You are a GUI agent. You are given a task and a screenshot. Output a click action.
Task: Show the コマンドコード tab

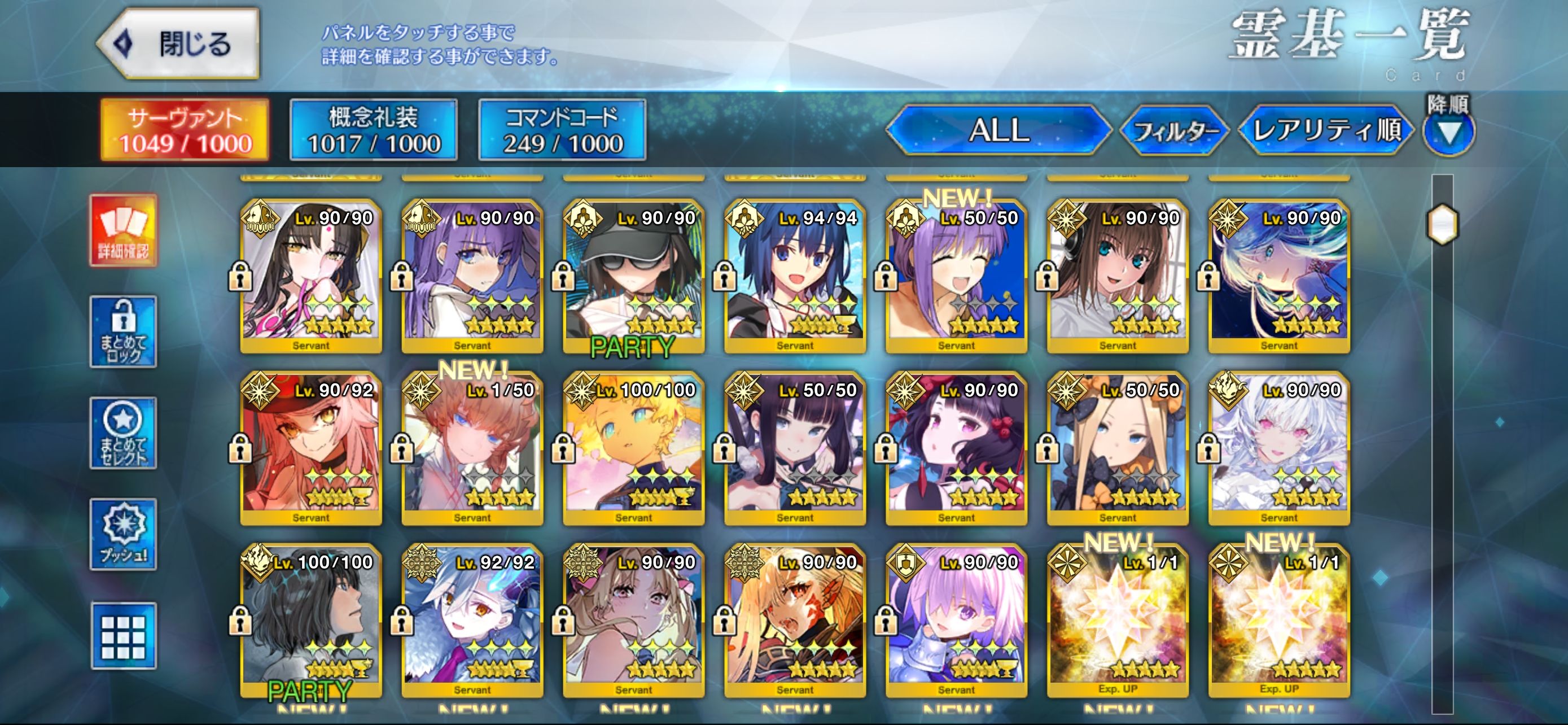tap(562, 130)
